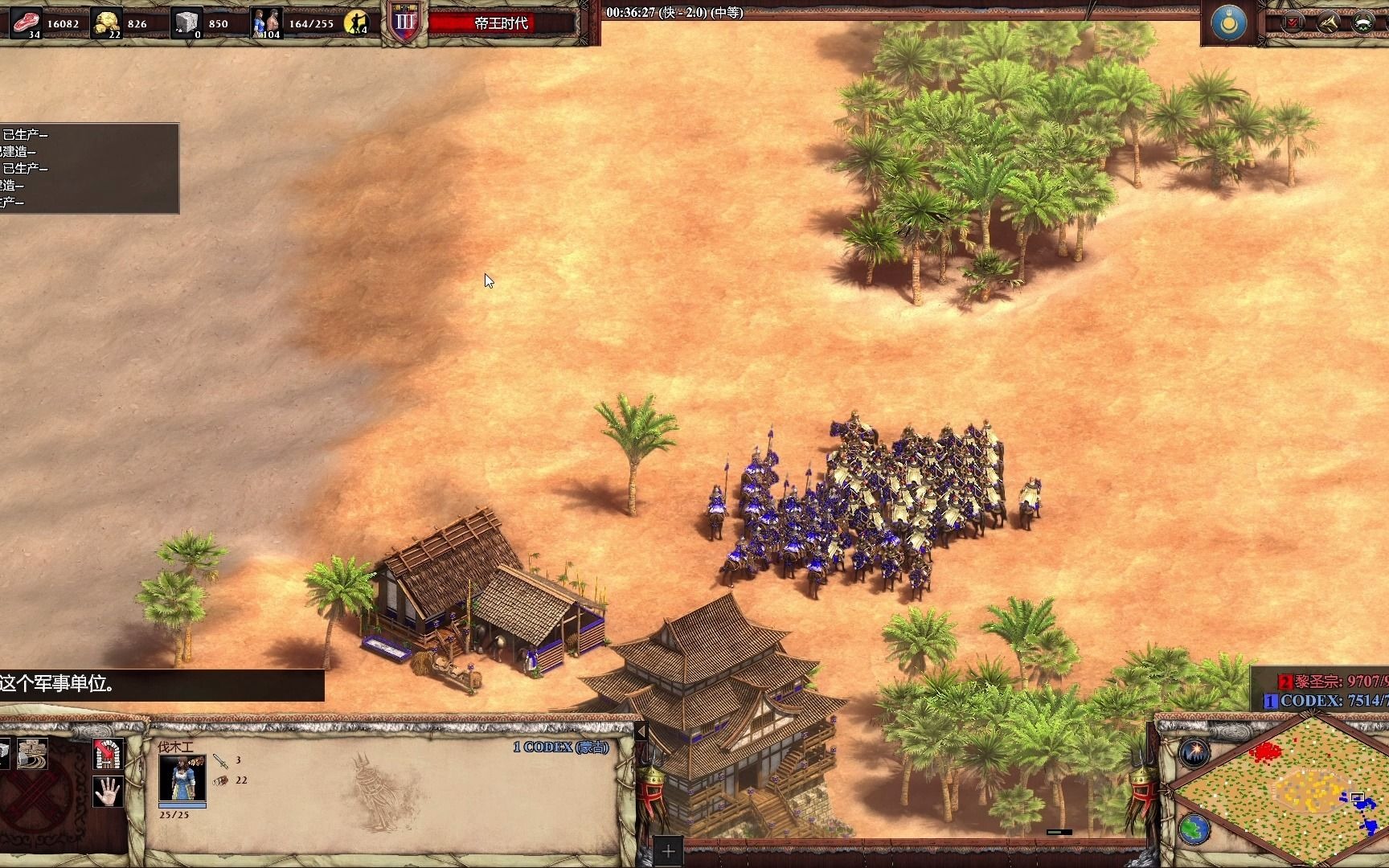This screenshot has height=868, width=1389.
Task: Activate the open hand stop command
Action: tap(108, 792)
